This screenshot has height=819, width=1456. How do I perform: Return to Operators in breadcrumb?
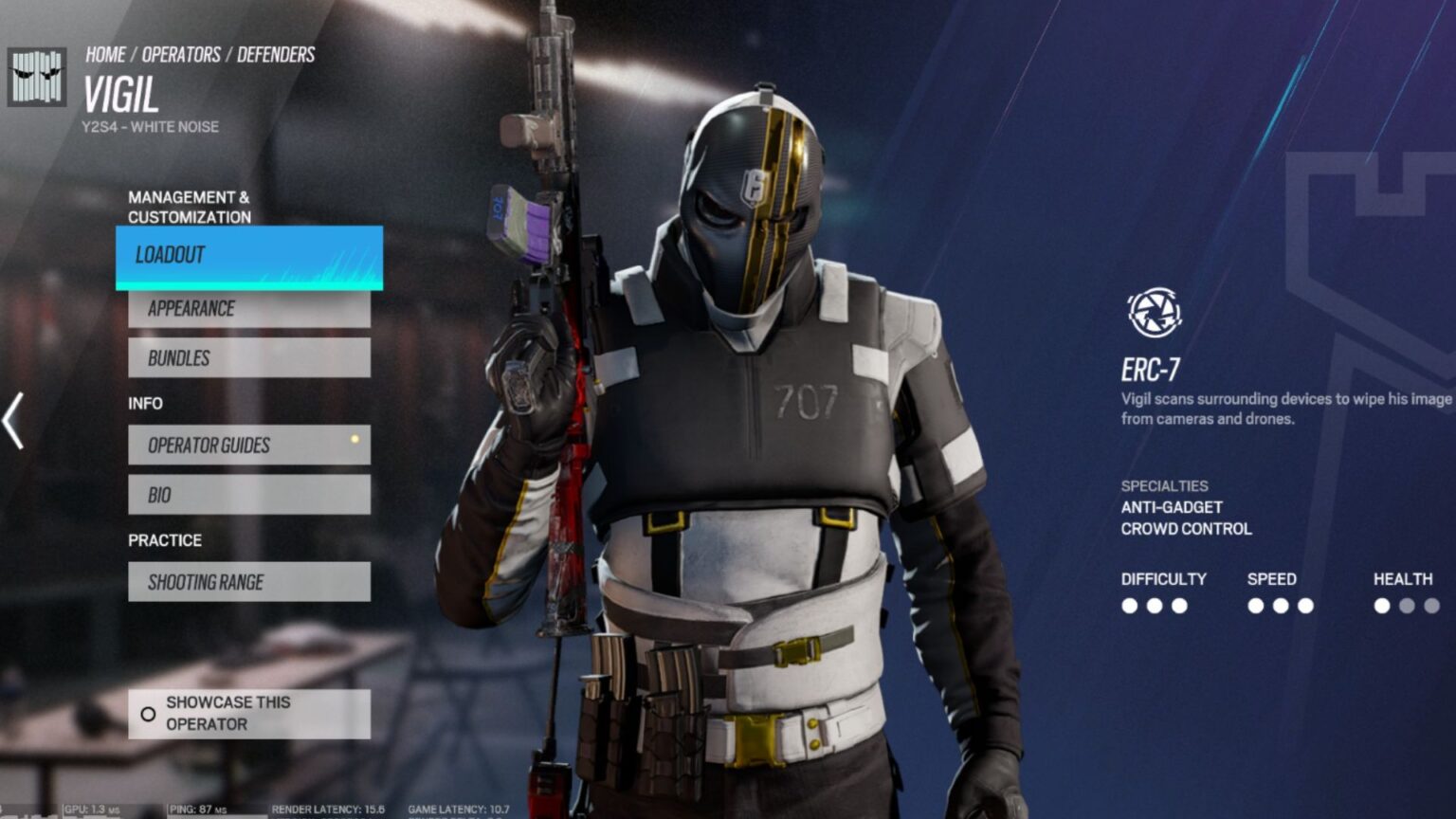click(181, 55)
